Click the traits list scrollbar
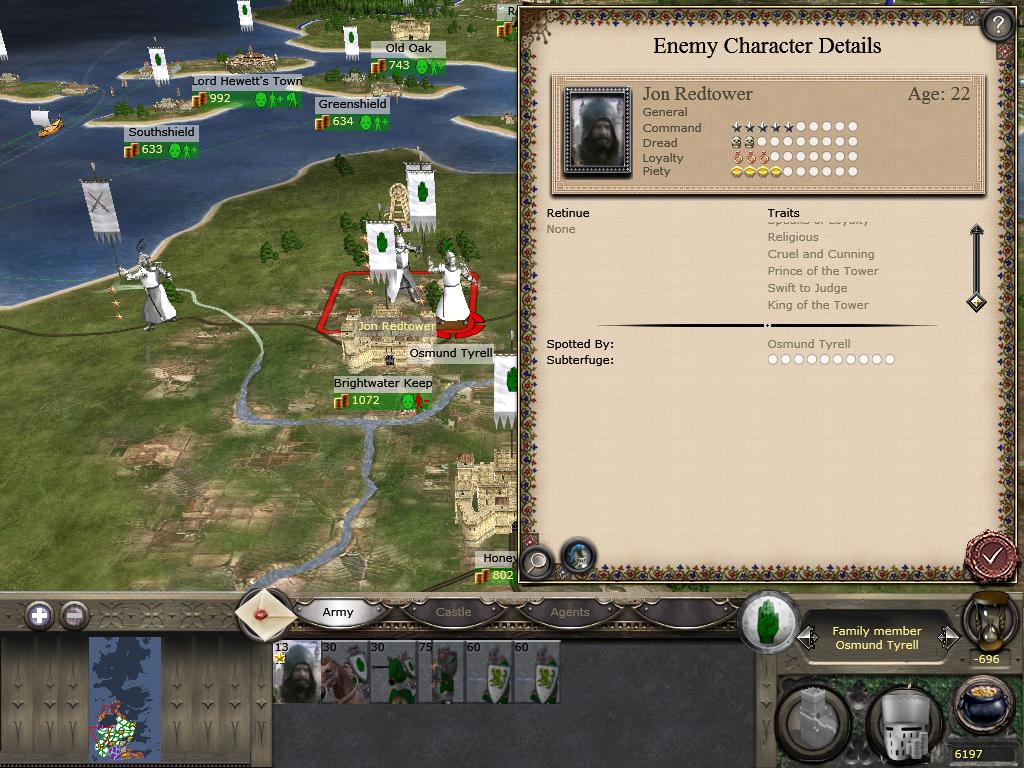Image resolution: width=1024 pixels, height=768 pixels. click(976, 268)
